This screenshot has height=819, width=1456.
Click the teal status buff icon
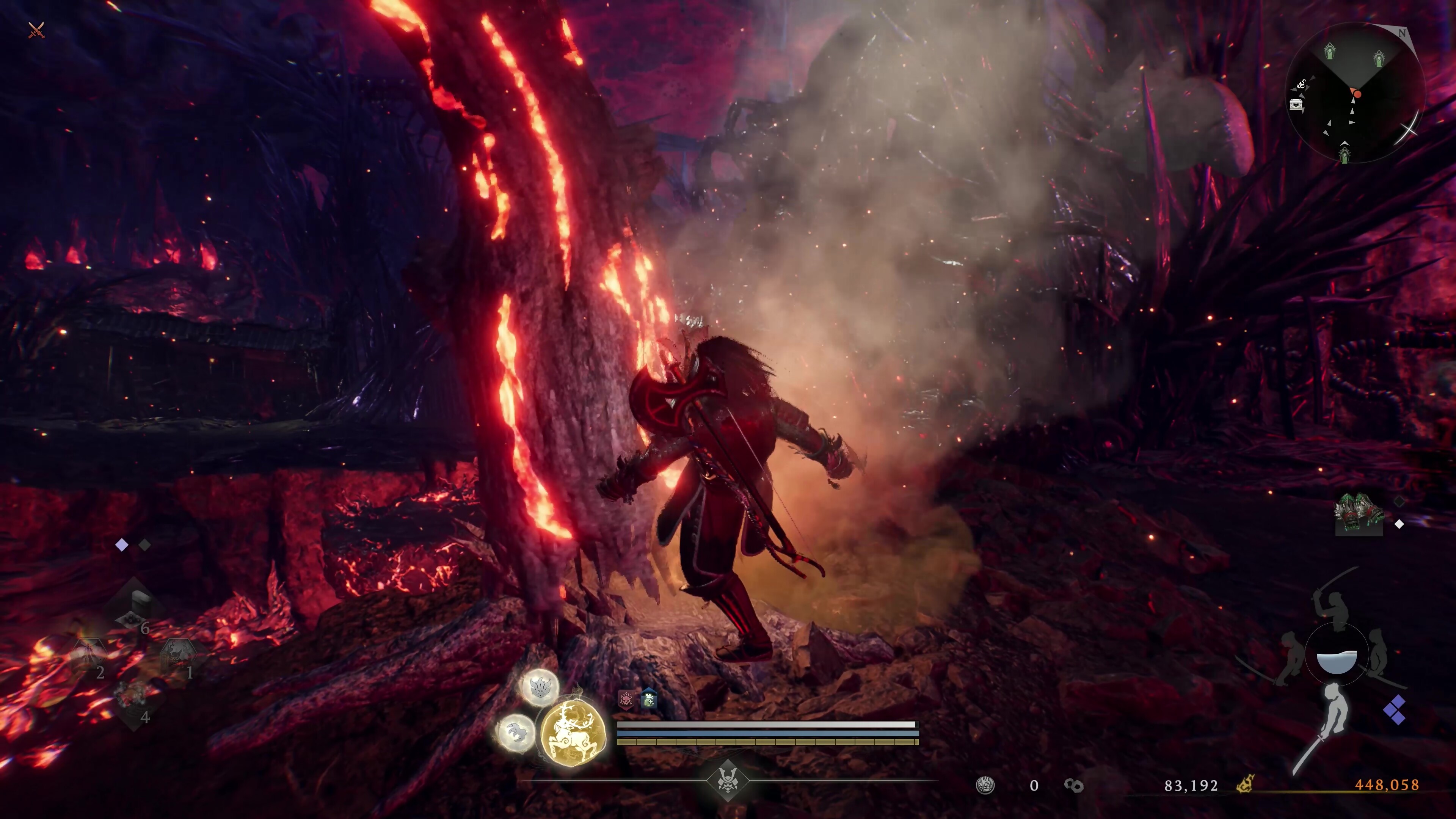coord(649,699)
